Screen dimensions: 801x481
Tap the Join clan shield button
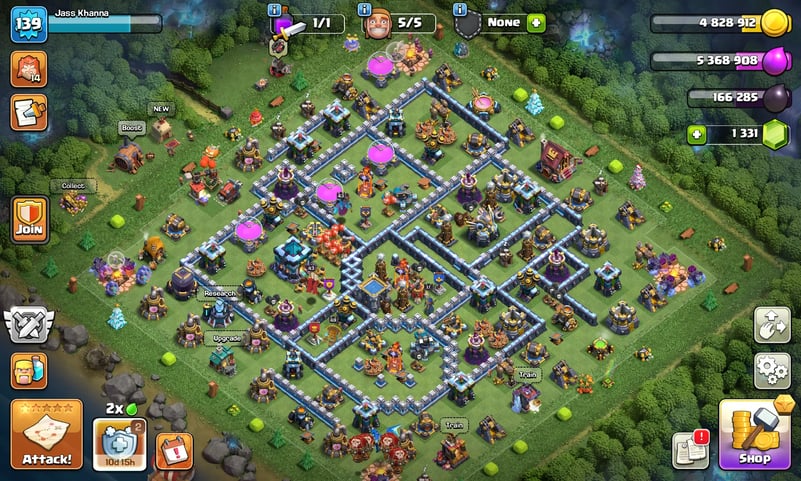(29, 218)
